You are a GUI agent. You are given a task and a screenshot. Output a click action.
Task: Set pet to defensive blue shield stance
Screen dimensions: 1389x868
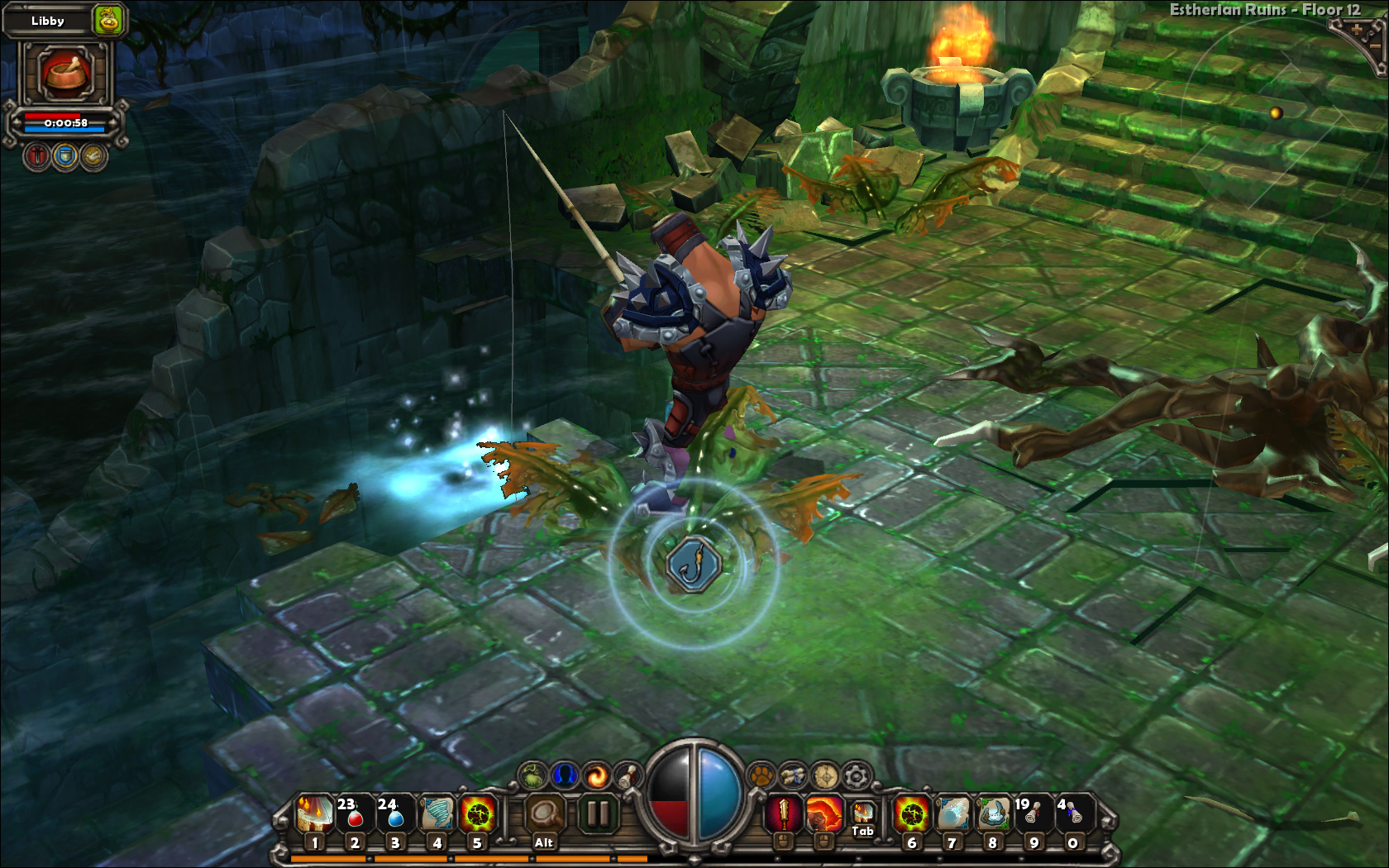click(x=65, y=156)
